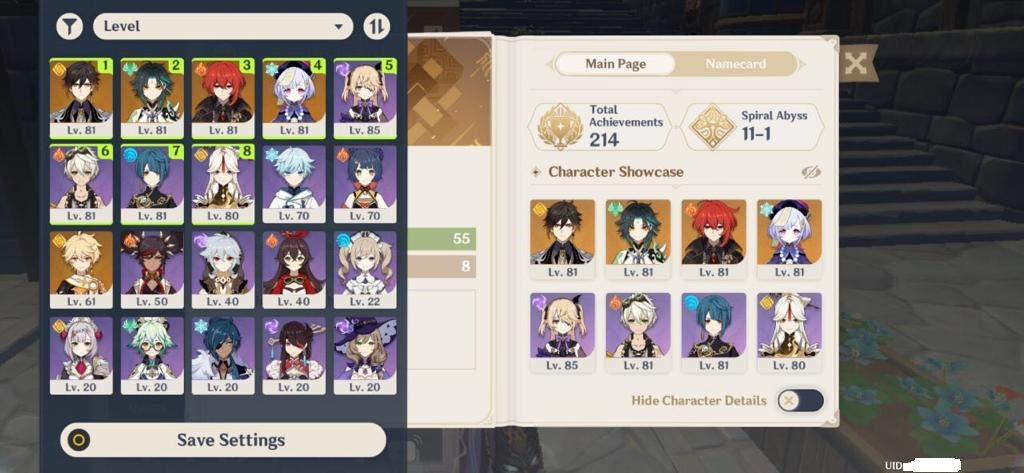Select the level 61 character in the list
Viewport: 1024px width, 473px height.
81,270
